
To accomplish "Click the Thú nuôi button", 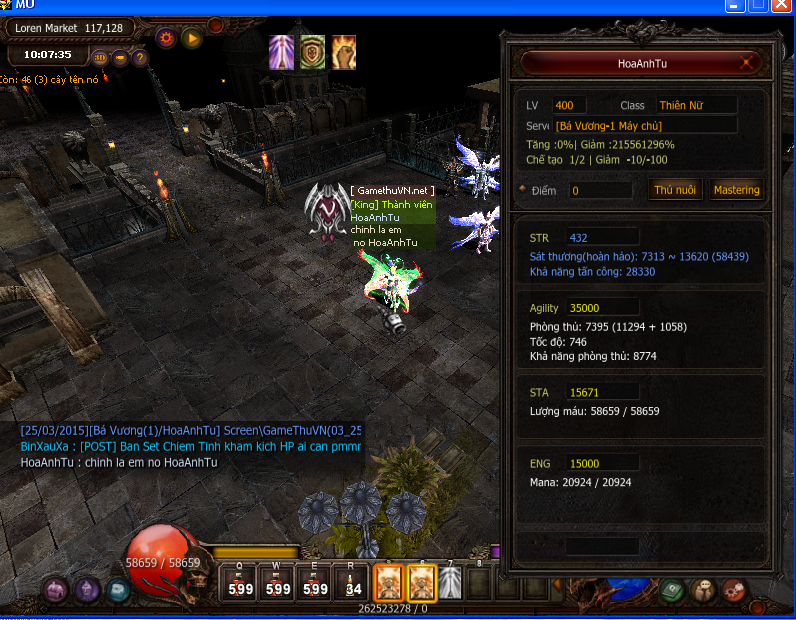I will coord(676,190).
